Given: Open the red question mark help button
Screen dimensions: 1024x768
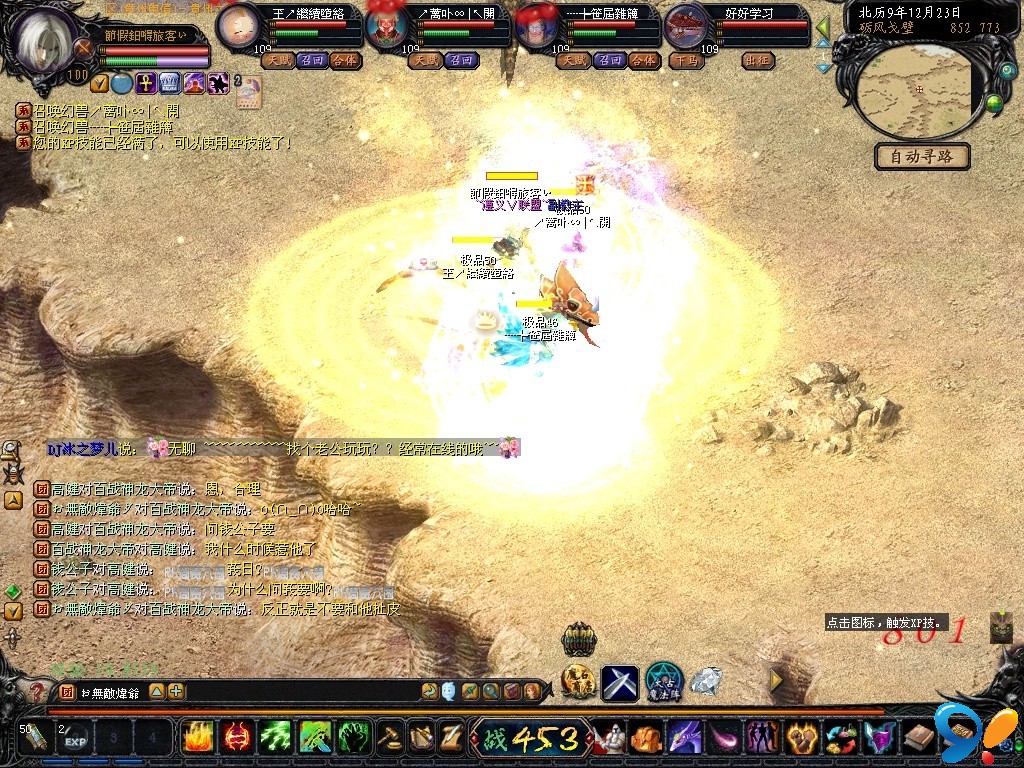Looking at the screenshot, I should pos(37,692).
